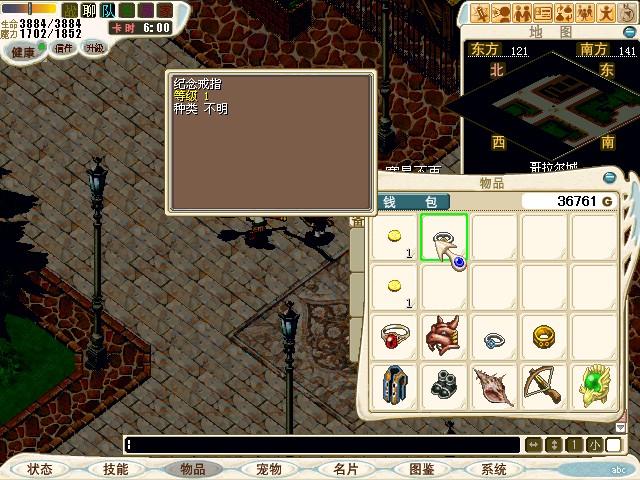Select the blue armor vest item
Image resolution: width=640 pixels, height=480 pixels.
click(394, 386)
